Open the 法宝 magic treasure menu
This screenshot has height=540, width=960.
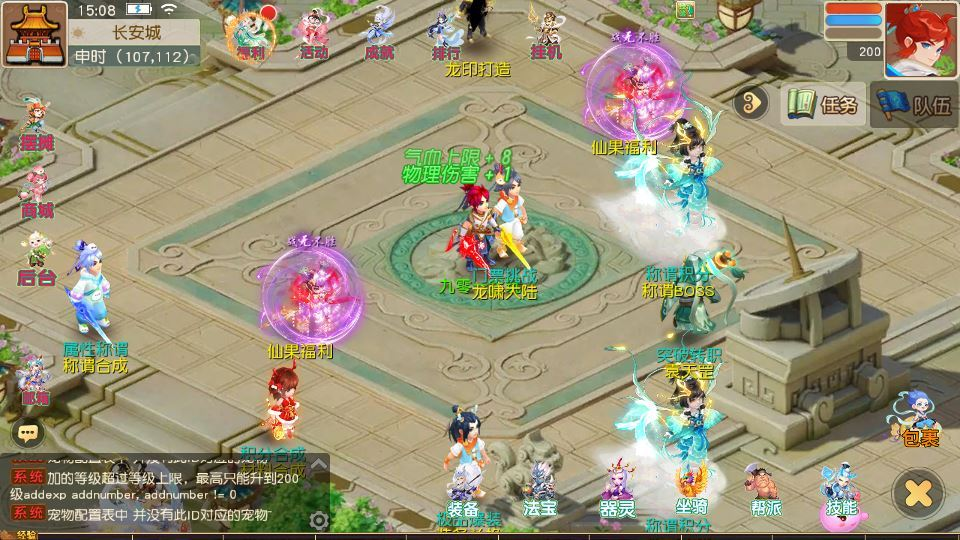coord(540,490)
